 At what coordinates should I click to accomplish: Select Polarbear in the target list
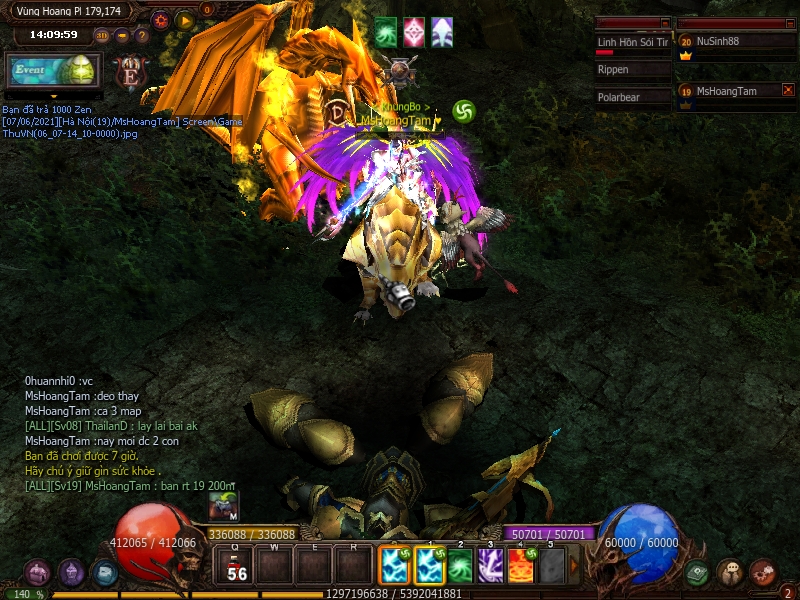click(632, 98)
